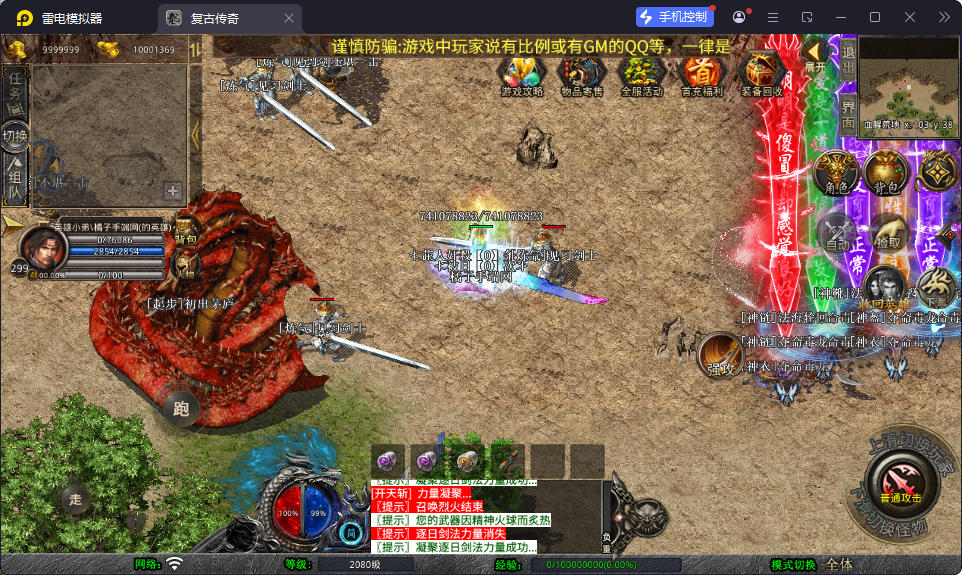The image size is (962, 575).
Task: Open the 游戏攻略 game guide icon
Action: pos(521,74)
